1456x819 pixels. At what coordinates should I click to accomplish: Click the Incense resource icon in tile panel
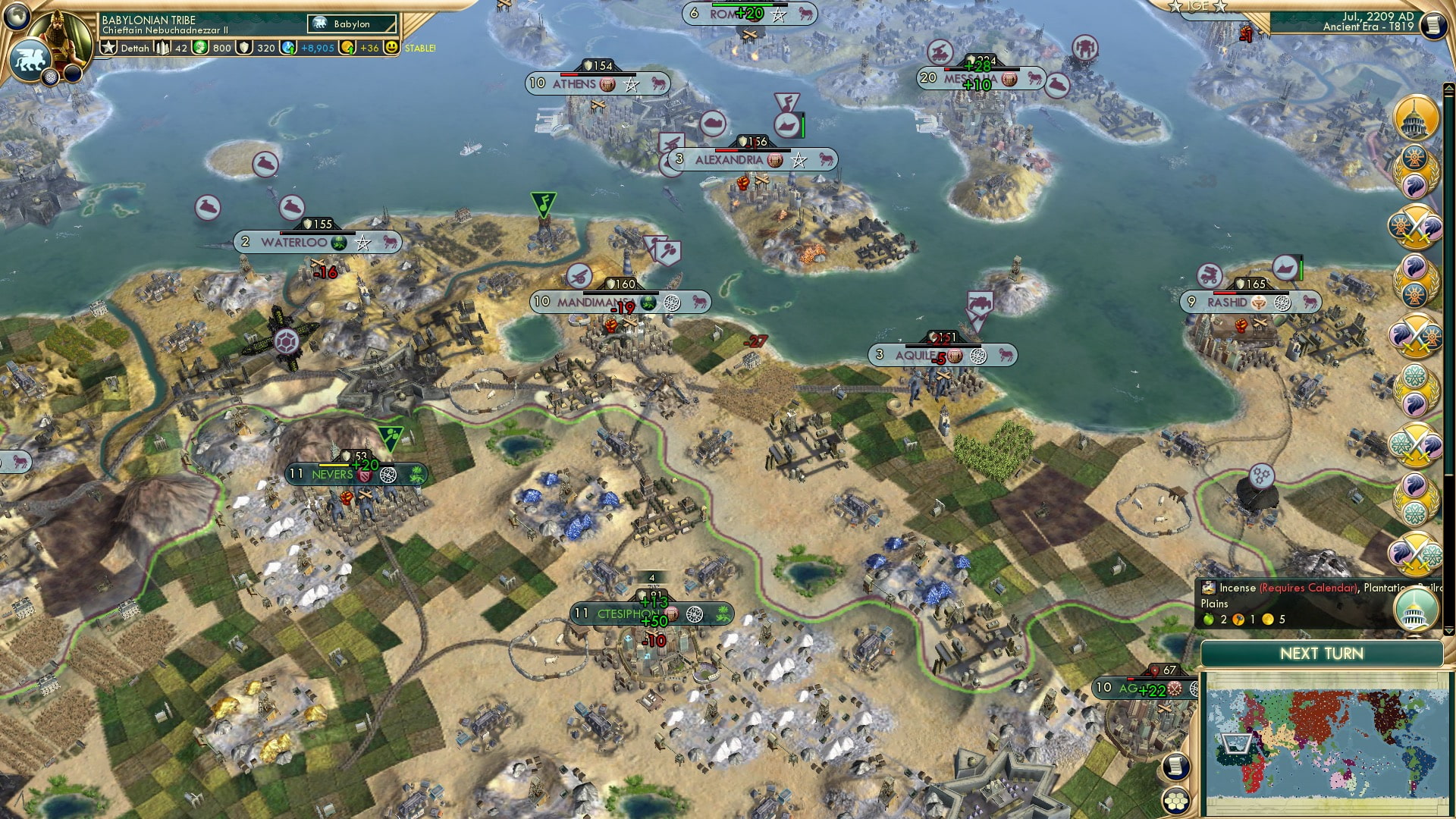(x=1209, y=587)
